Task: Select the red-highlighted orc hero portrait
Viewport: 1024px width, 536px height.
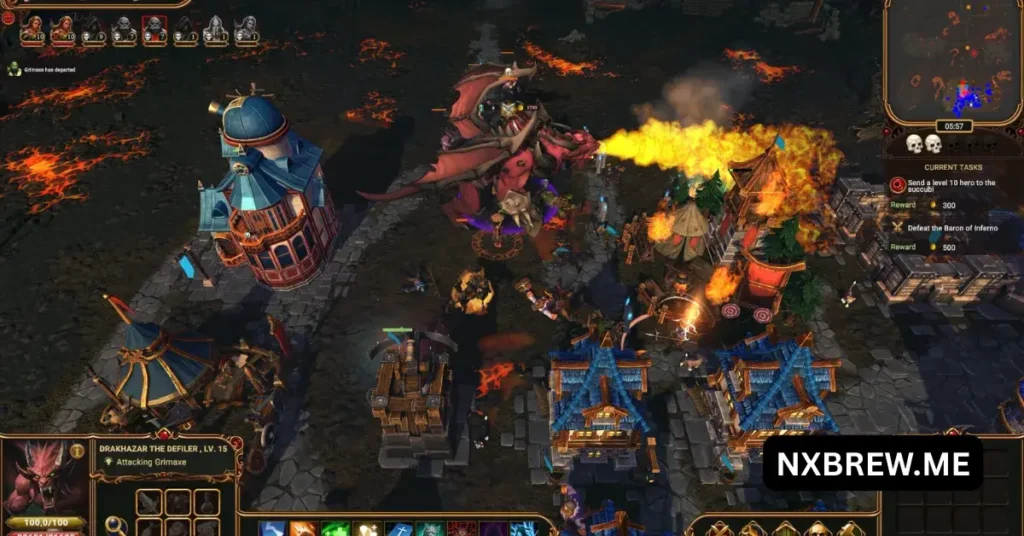Action: click(x=155, y=30)
